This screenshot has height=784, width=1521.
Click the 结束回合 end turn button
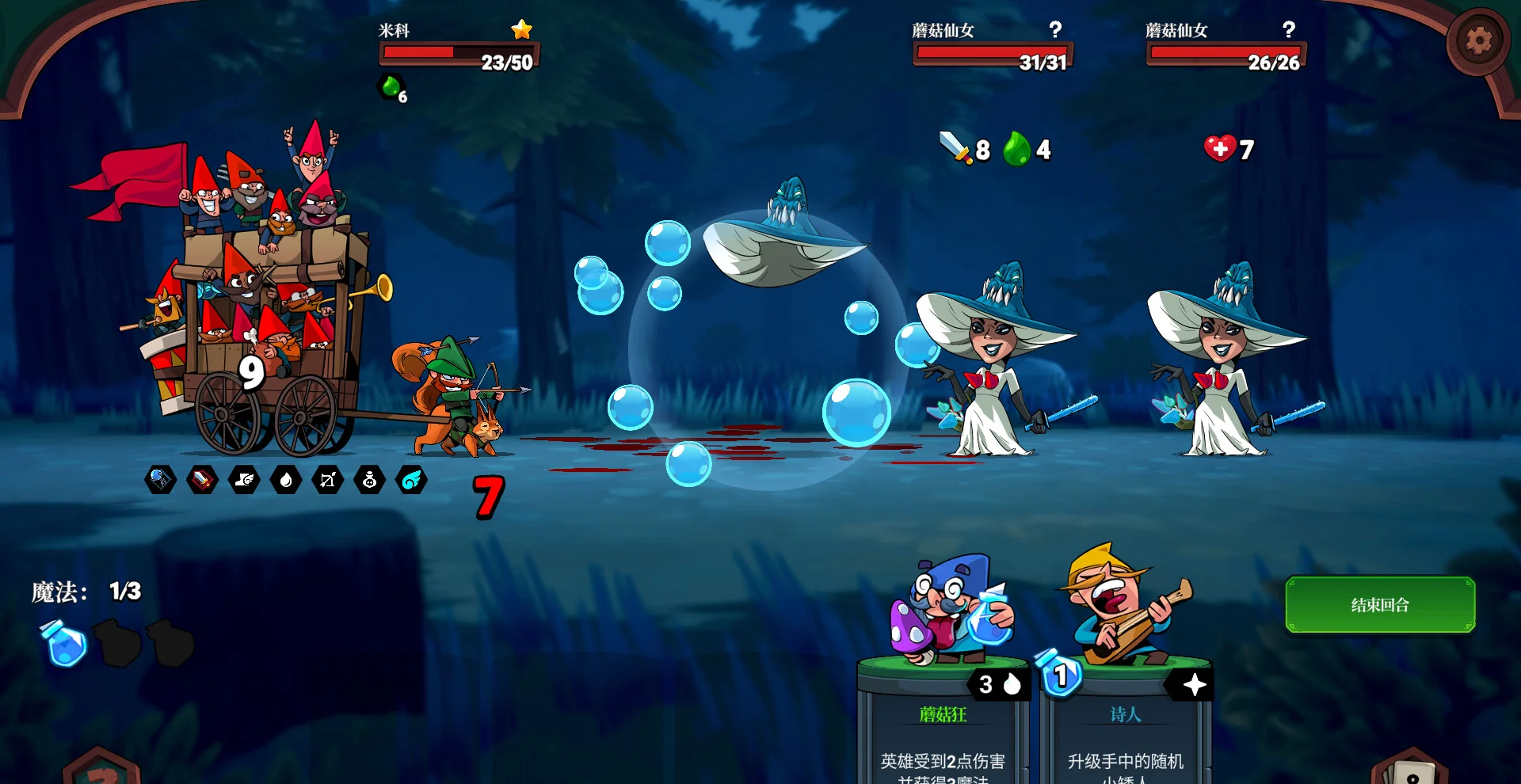coord(1379,605)
